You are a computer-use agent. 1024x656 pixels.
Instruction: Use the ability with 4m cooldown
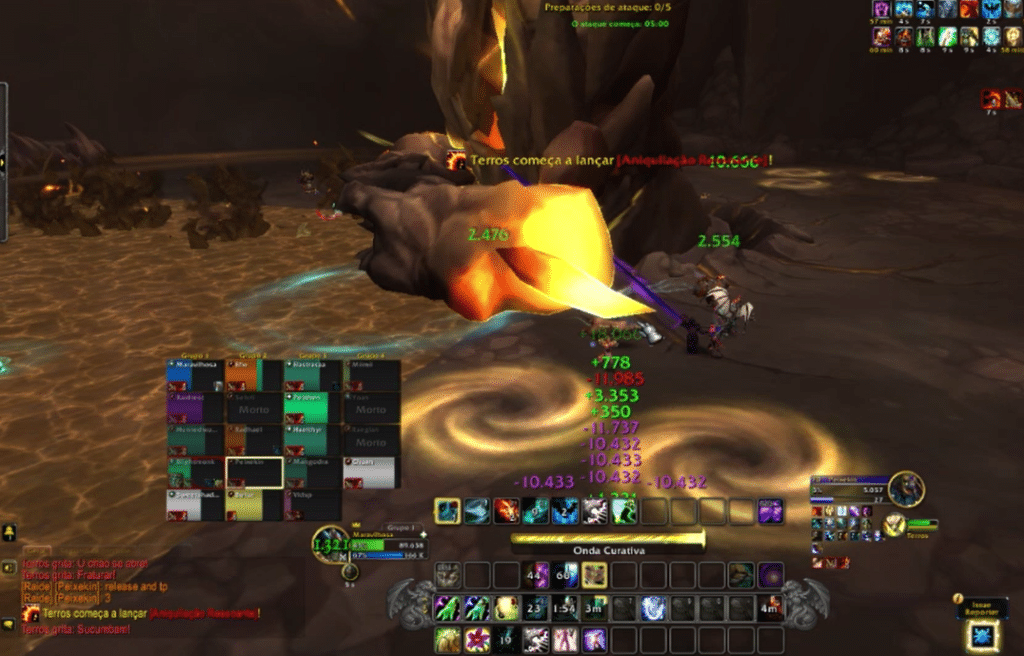coord(770,608)
